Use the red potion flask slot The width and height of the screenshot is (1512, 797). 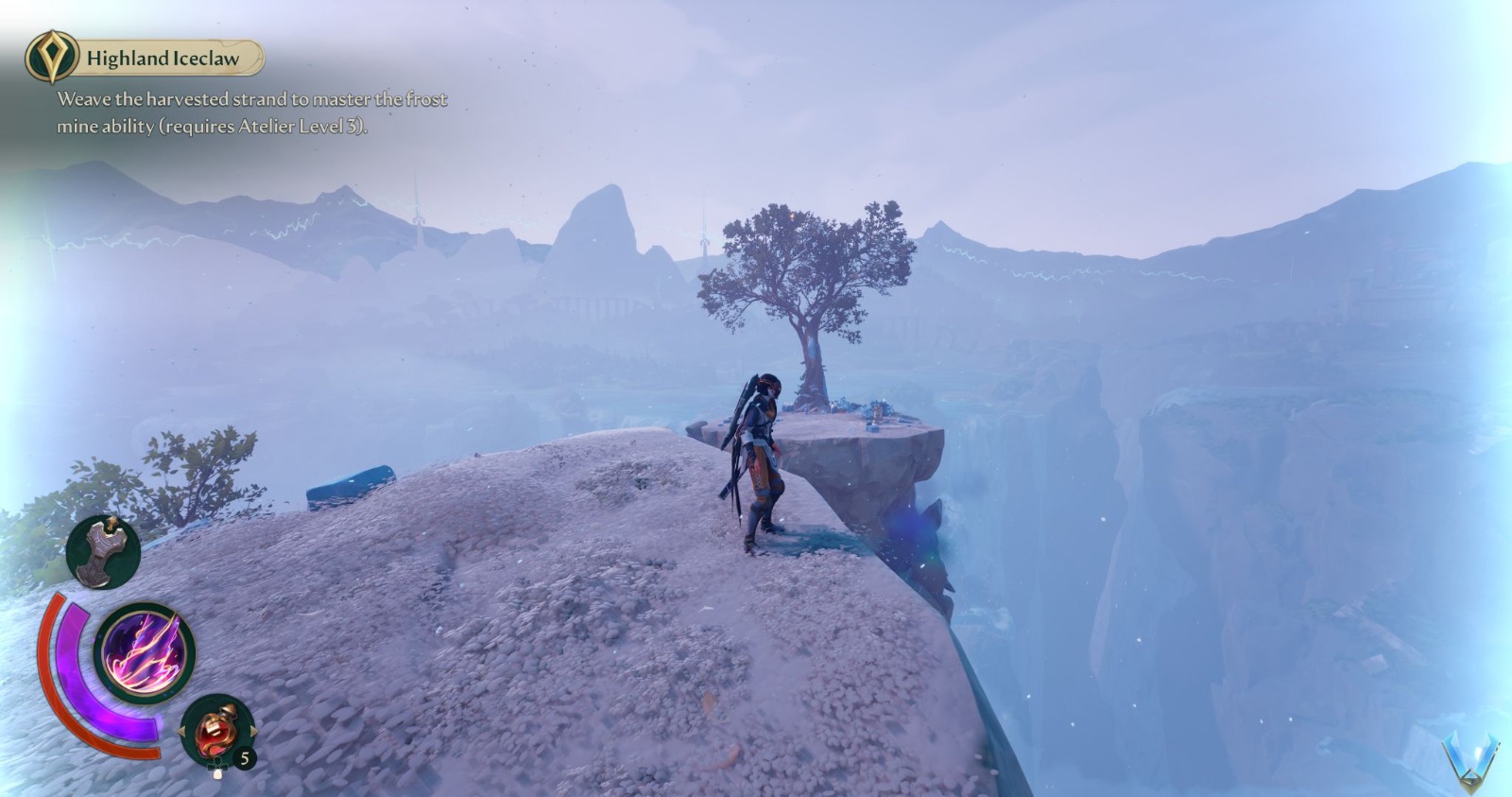coord(216,730)
